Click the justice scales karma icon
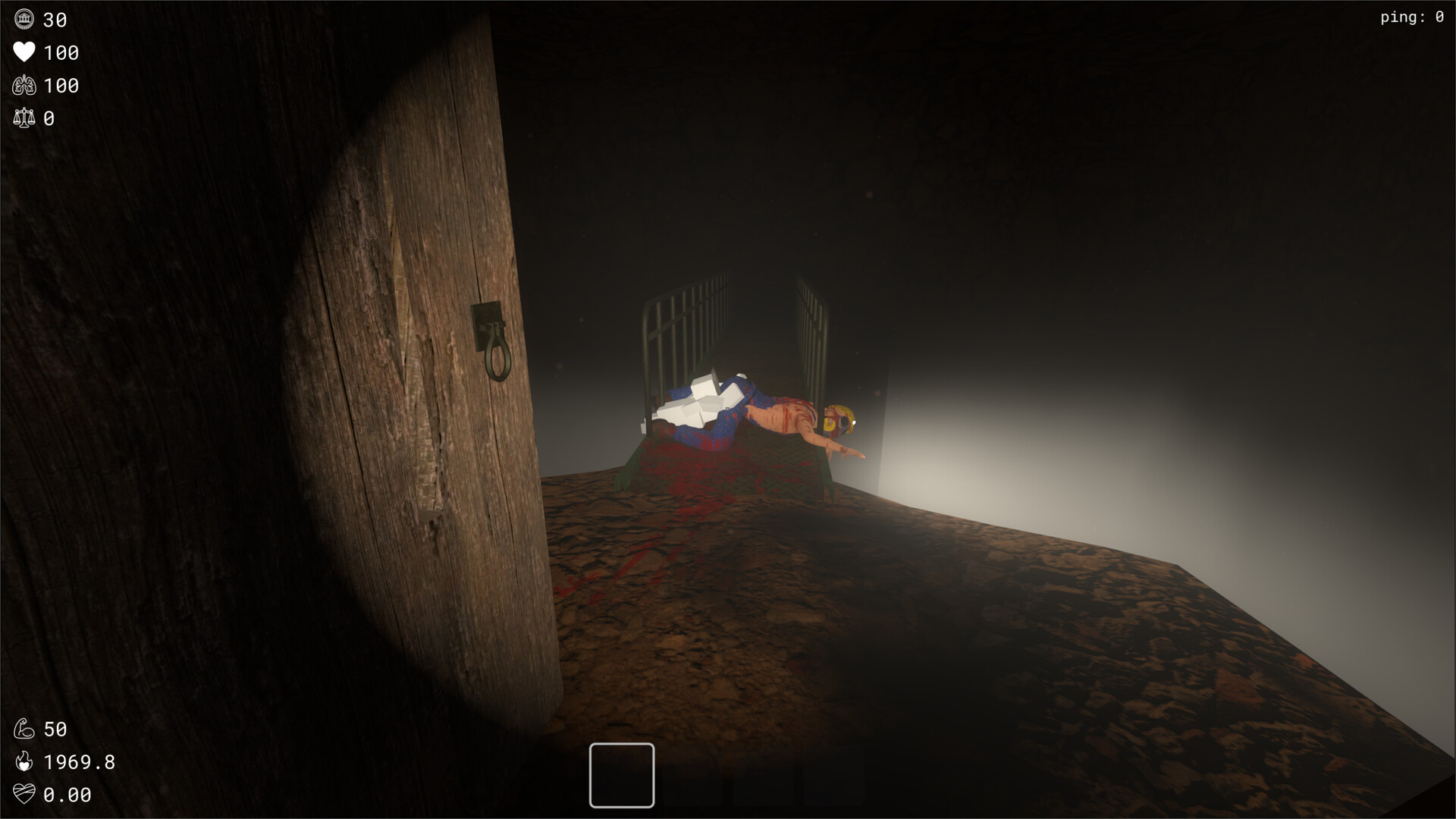This screenshot has width=1456, height=819. (24, 118)
